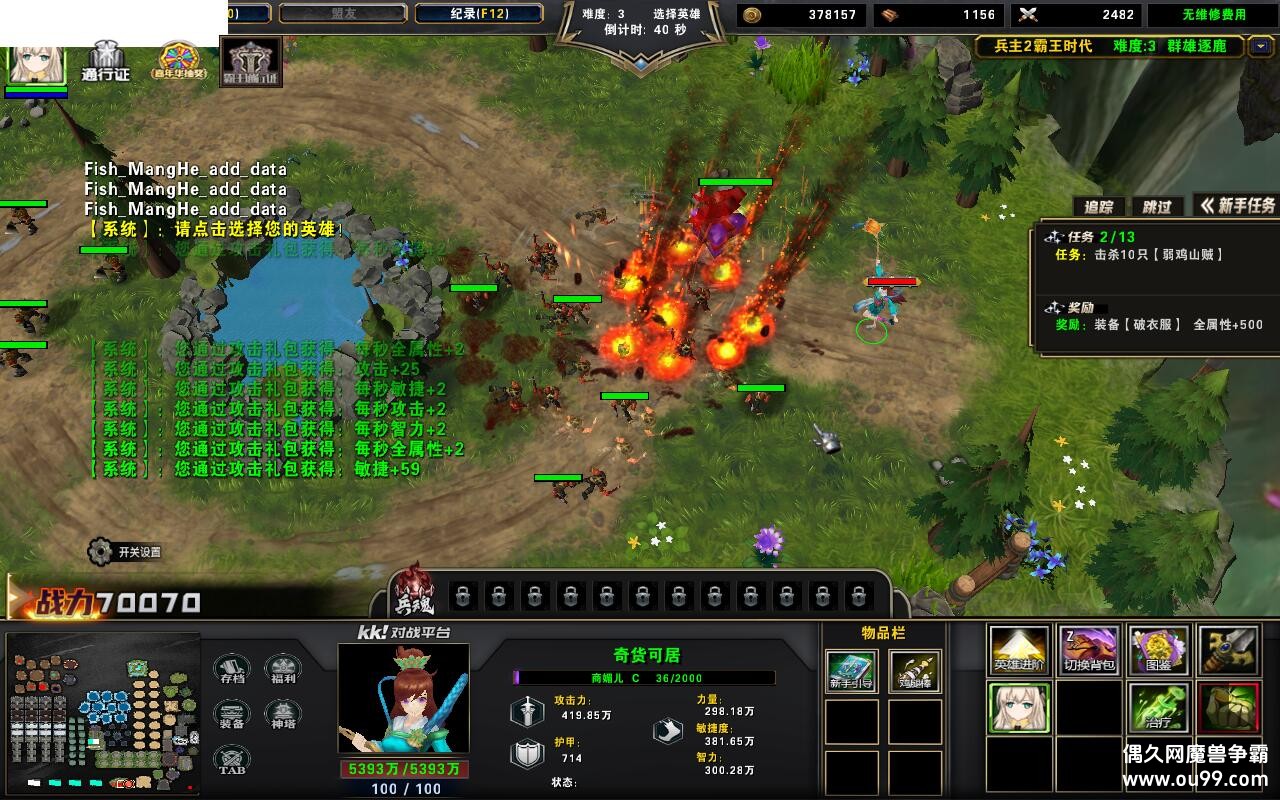Open the 通行证 pass icon
The width and height of the screenshot is (1280, 800).
click(x=106, y=61)
